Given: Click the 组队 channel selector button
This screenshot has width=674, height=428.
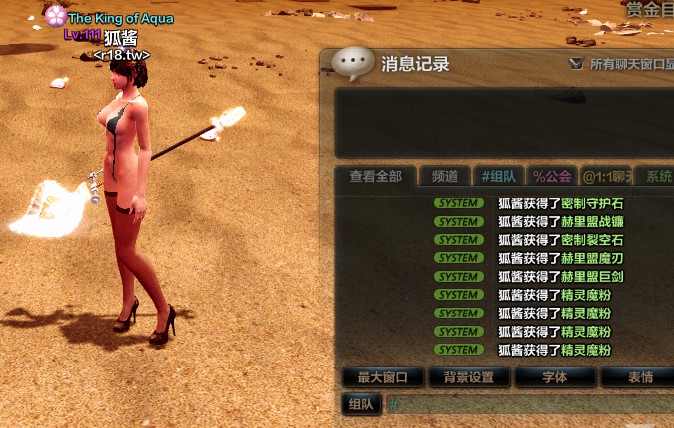Looking at the screenshot, I should tap(361, 404).
